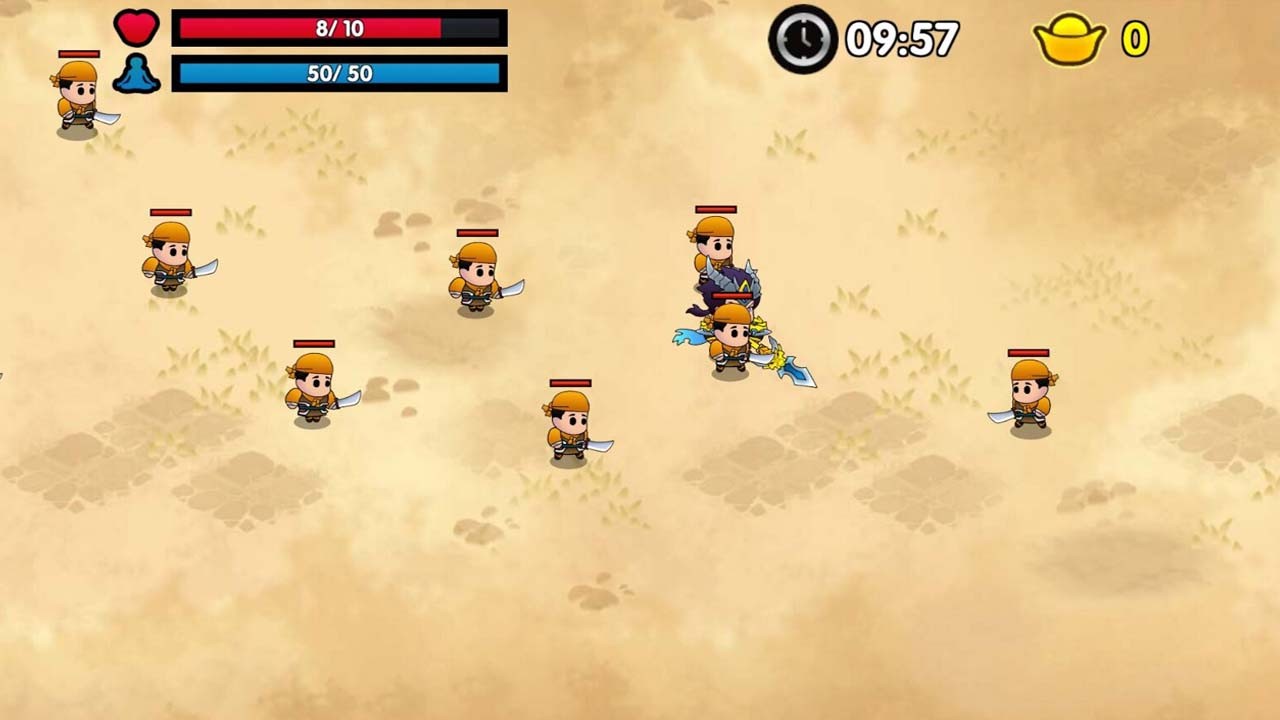Click the gold ingot currency icon
The width and height of the screenshot is (1280, 720).
1067,40
